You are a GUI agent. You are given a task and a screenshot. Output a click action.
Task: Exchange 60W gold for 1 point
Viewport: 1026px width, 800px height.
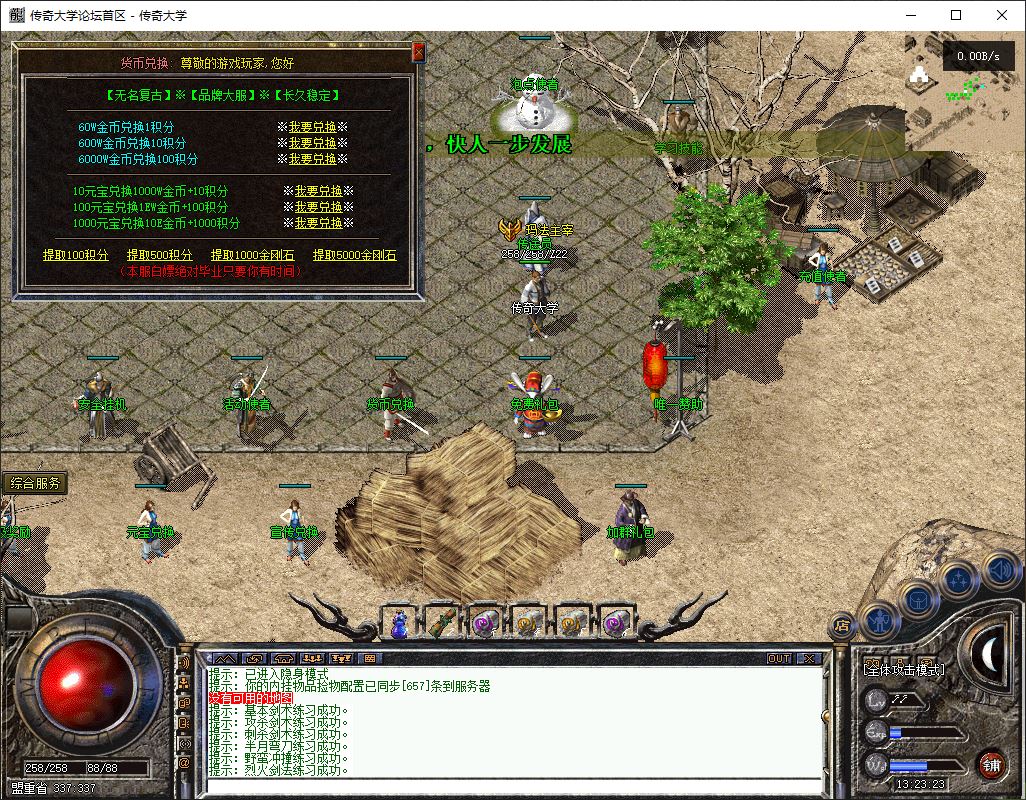313,127
